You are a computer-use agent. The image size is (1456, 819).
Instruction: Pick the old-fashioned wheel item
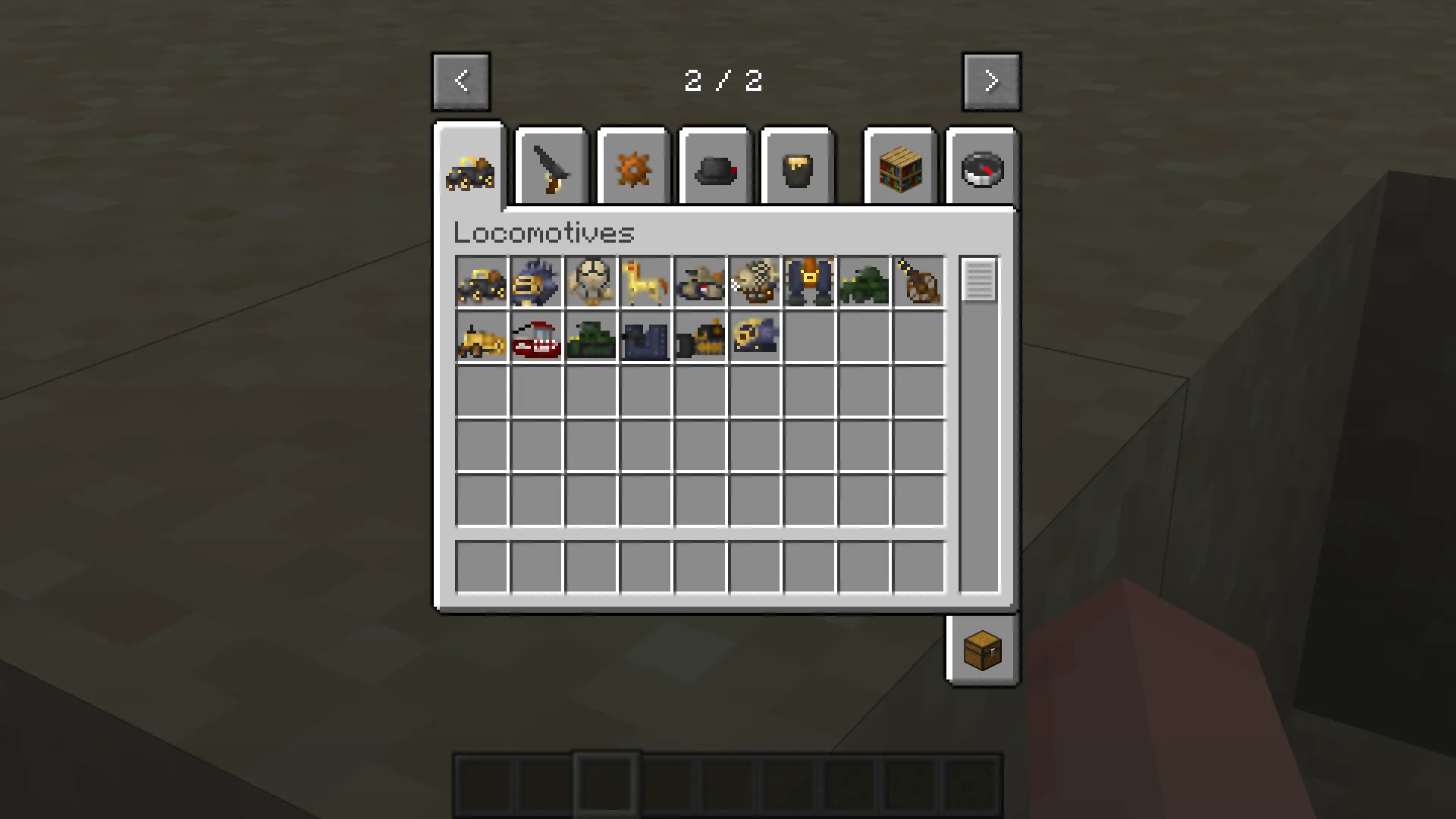coord(918,282)
